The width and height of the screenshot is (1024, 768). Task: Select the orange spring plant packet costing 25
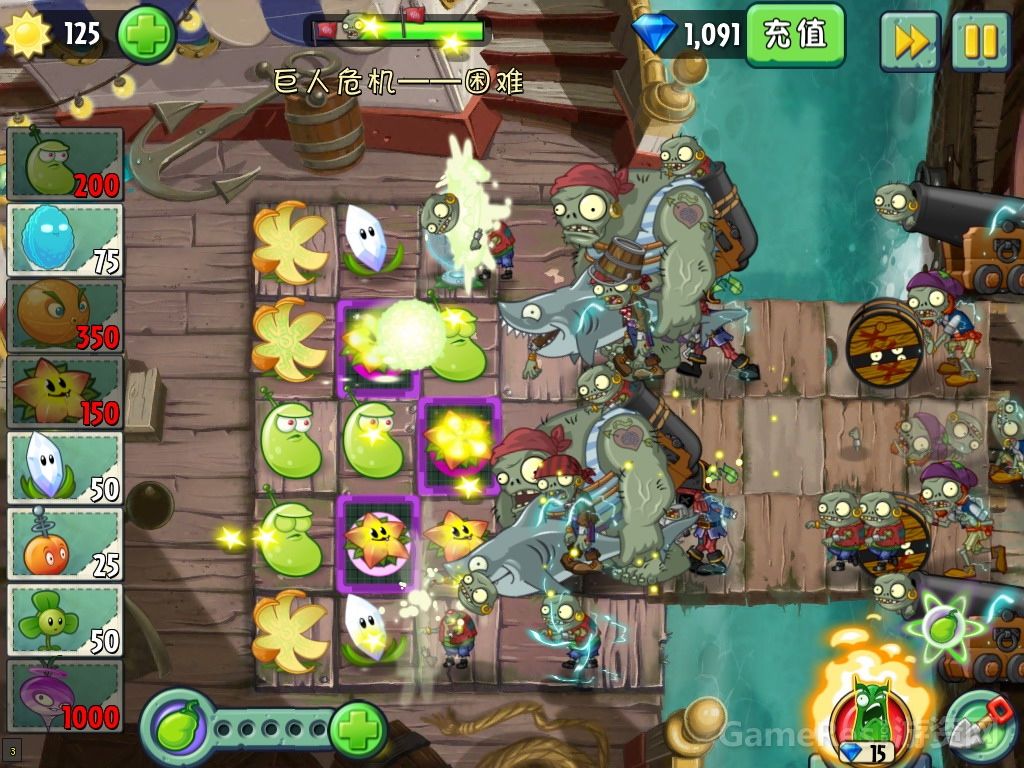point(65,544)
